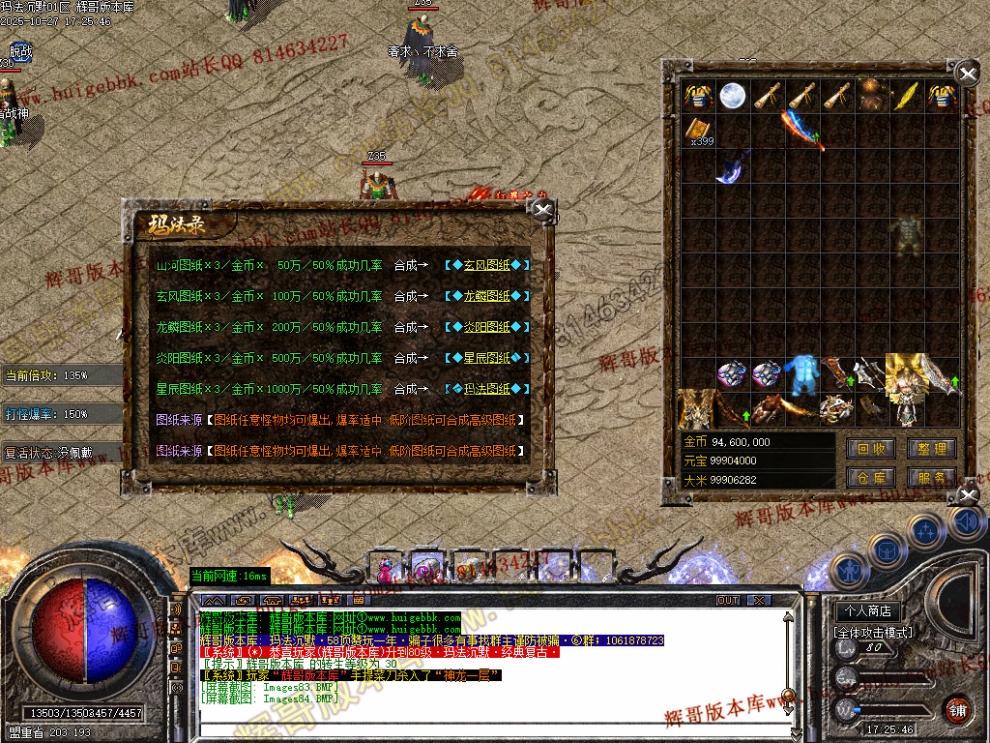Craft the 炎阳图纸 blueprint
This screenshot has width=990, height=743.
[x=486, y=327]
